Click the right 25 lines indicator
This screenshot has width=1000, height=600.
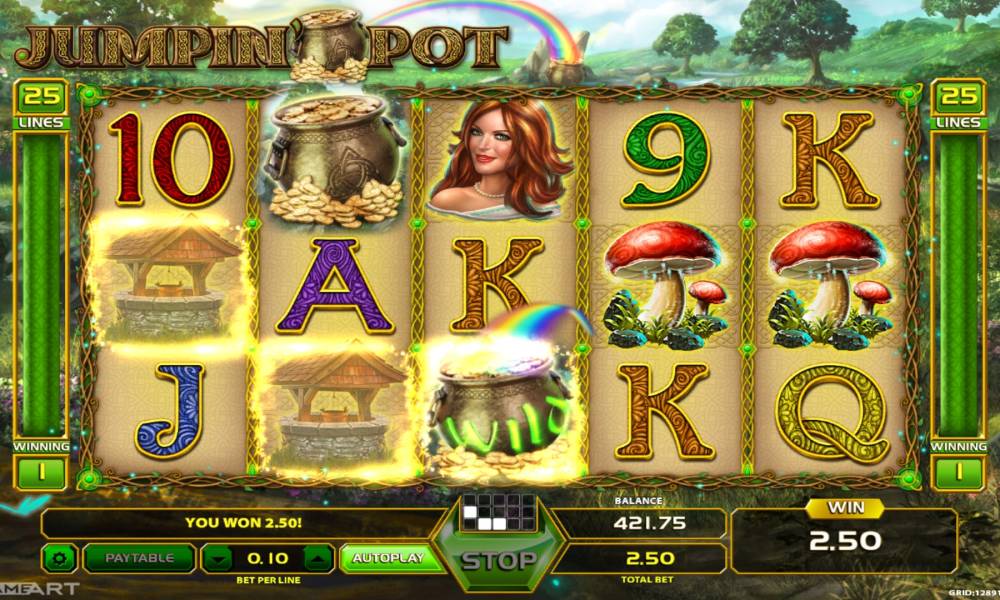pyautogui.click(x=957, y=98)
